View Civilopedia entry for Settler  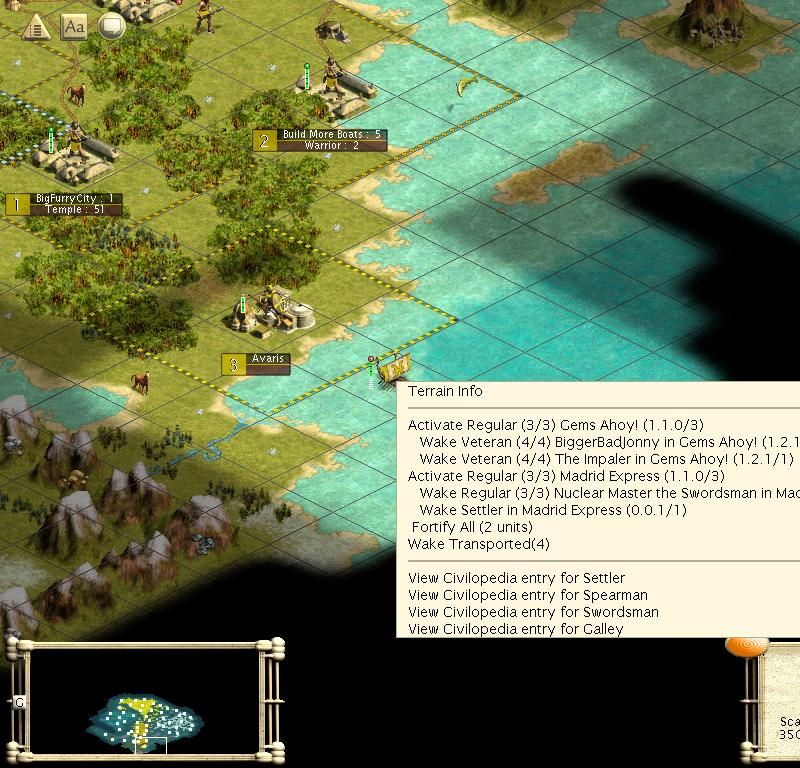pos(516,578)
